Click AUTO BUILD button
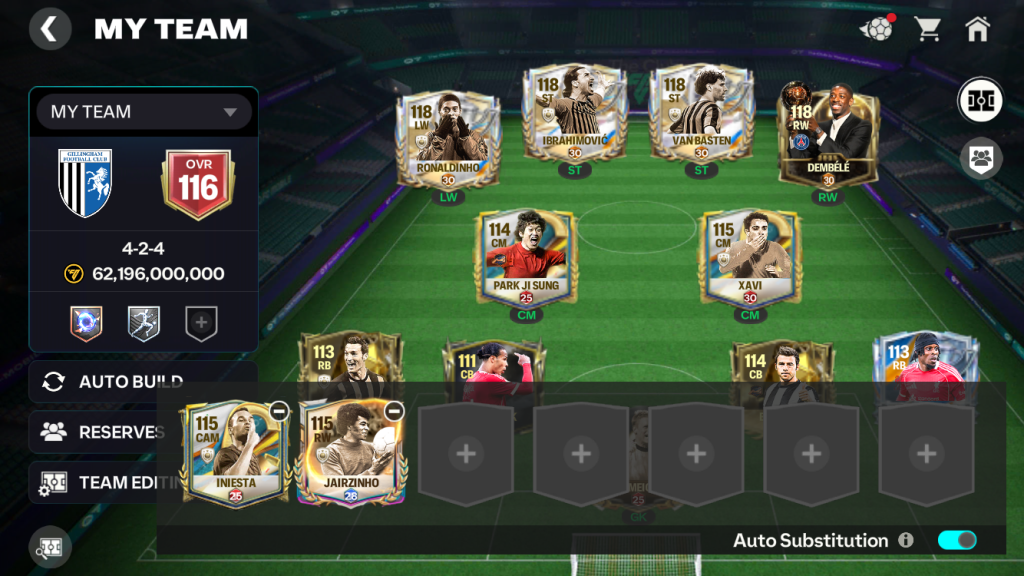This screenshot has height=576, width=1024. tap(130, 381)
